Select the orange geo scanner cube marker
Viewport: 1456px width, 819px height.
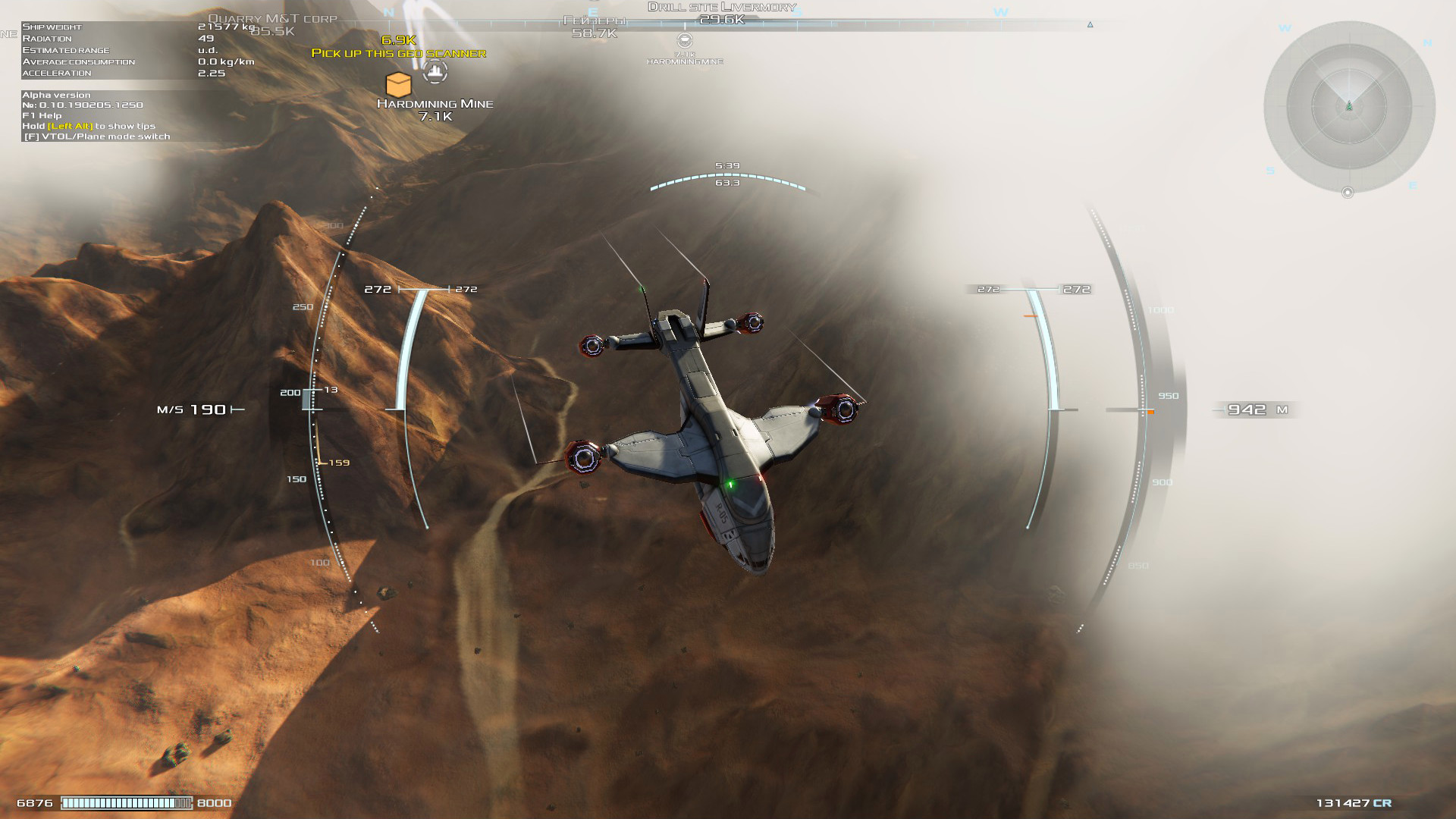tap(398, 83)
